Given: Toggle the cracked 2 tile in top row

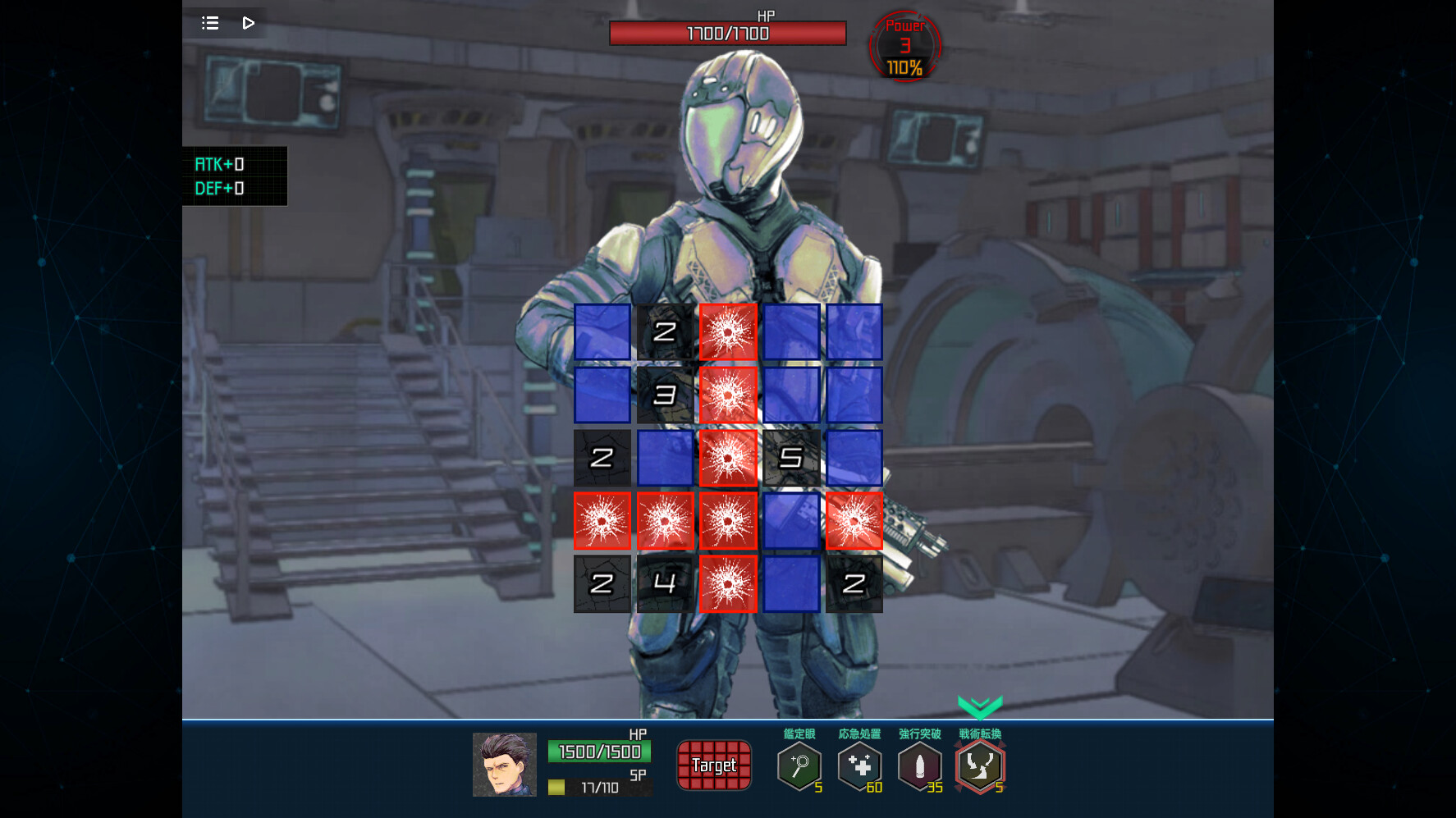Looking at the screenshot, I should pyautogui.click(x=665, y=332).
